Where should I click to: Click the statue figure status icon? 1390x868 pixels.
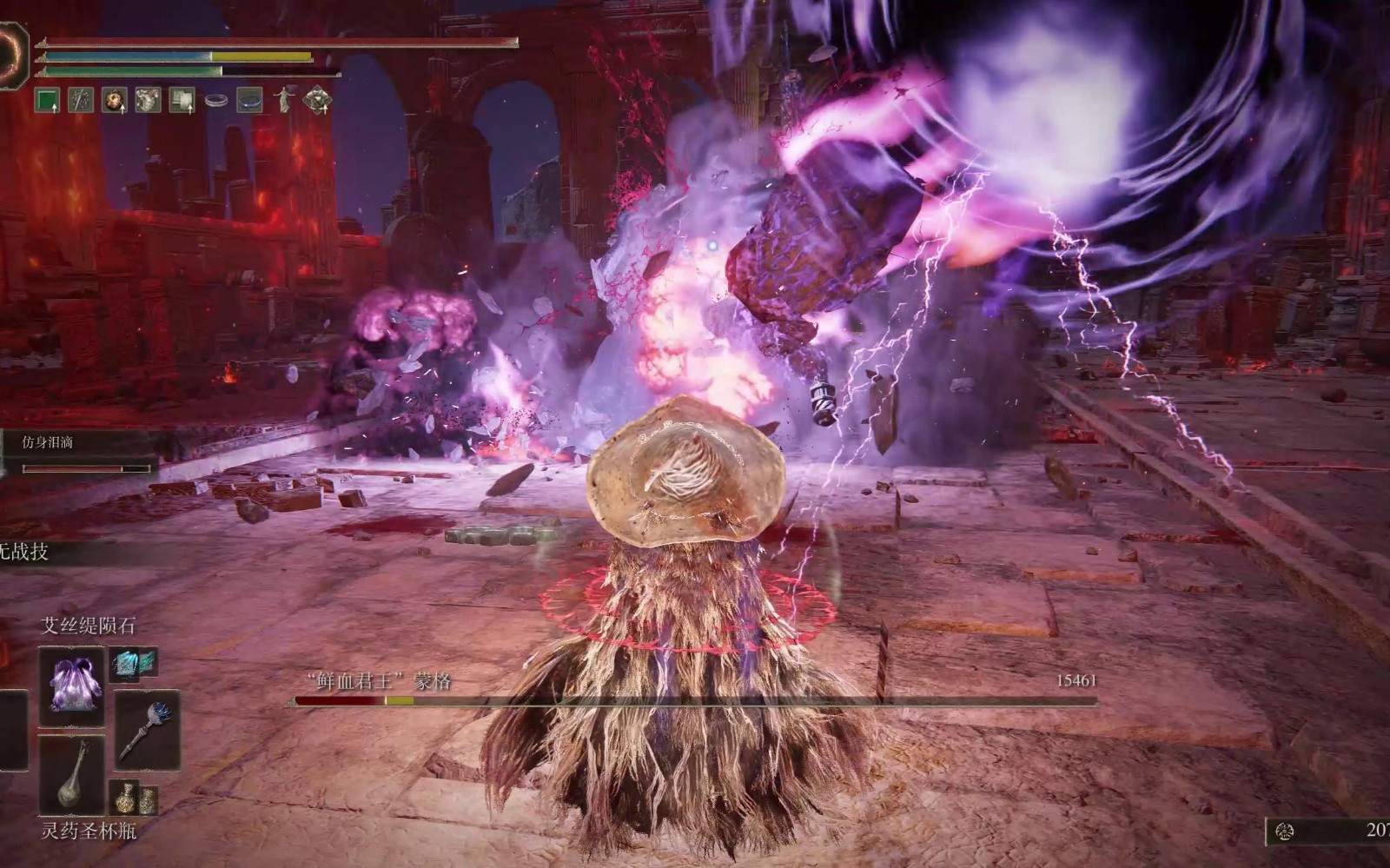point(284,101)
